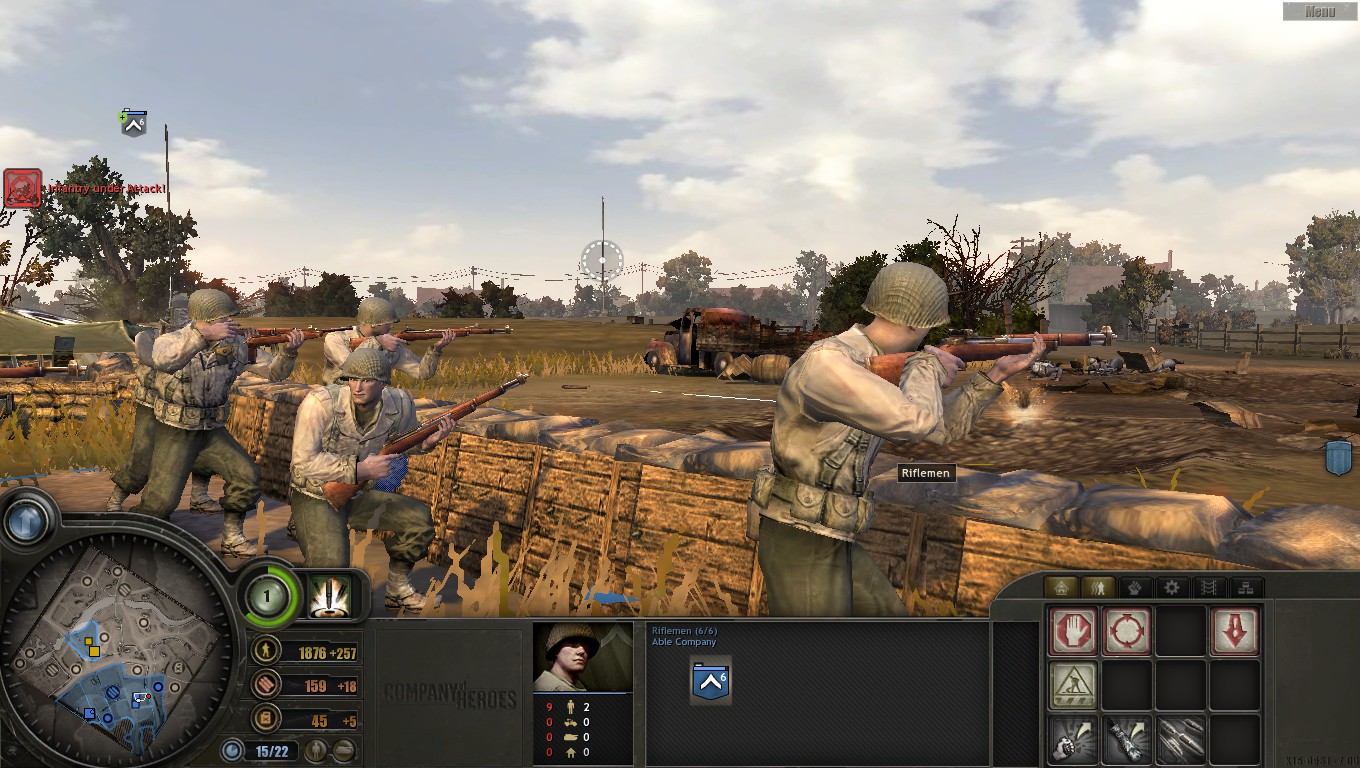Click the Infantry under attack alert
Screen dimensions: 1360x768
pos(22,187)
